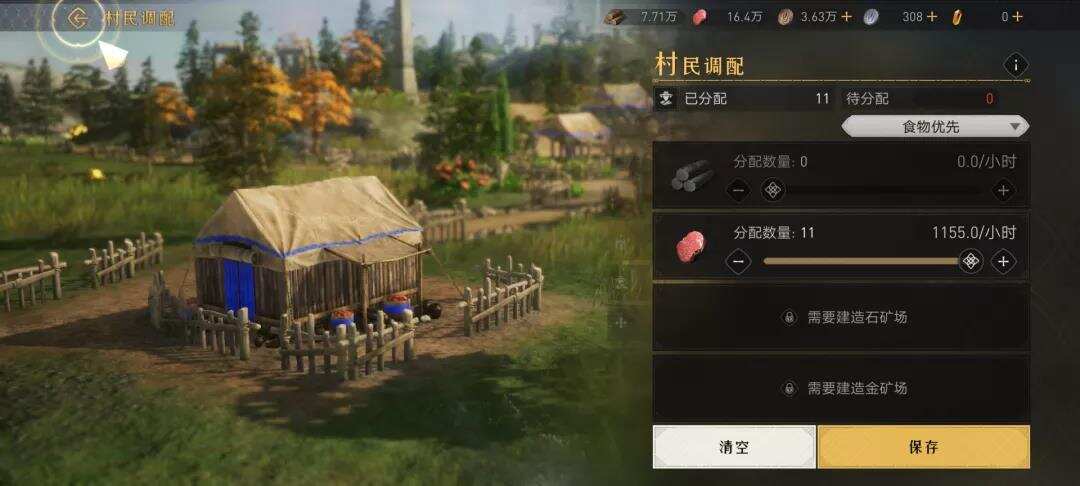Click the wood allocation slider track
The height and width of the screenshot is (486, 1080).
(x=880, y=190)
